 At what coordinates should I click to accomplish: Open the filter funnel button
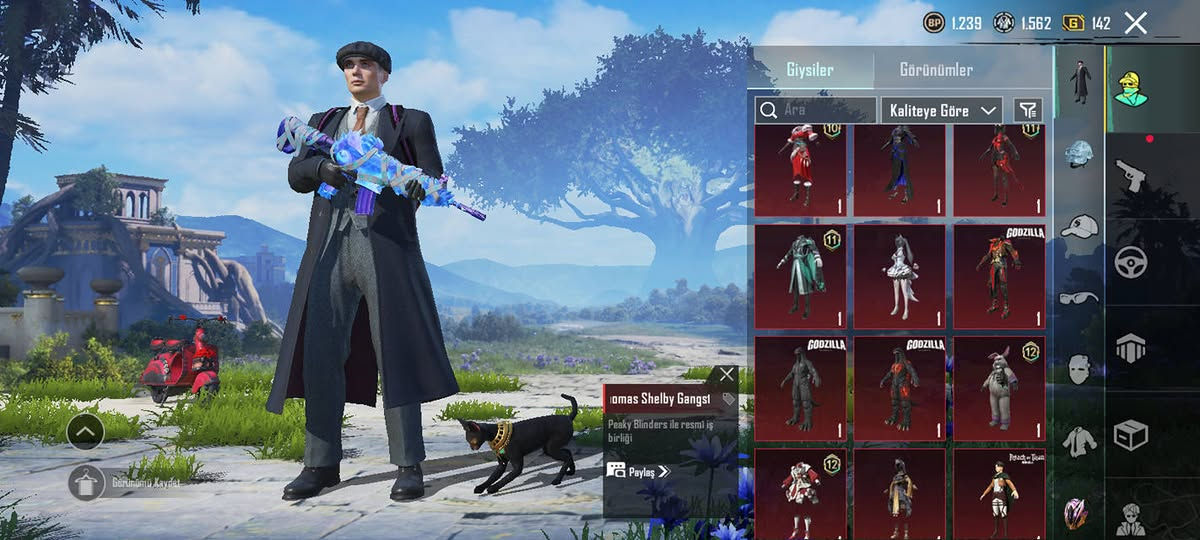click(x=1027, y=110)
